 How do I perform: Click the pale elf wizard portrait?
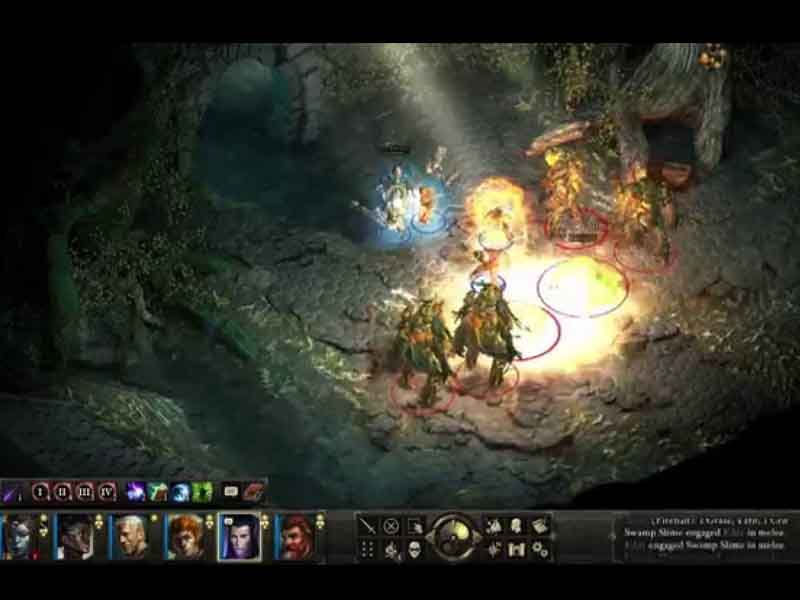pyautogui.click(x=239, y=537)
